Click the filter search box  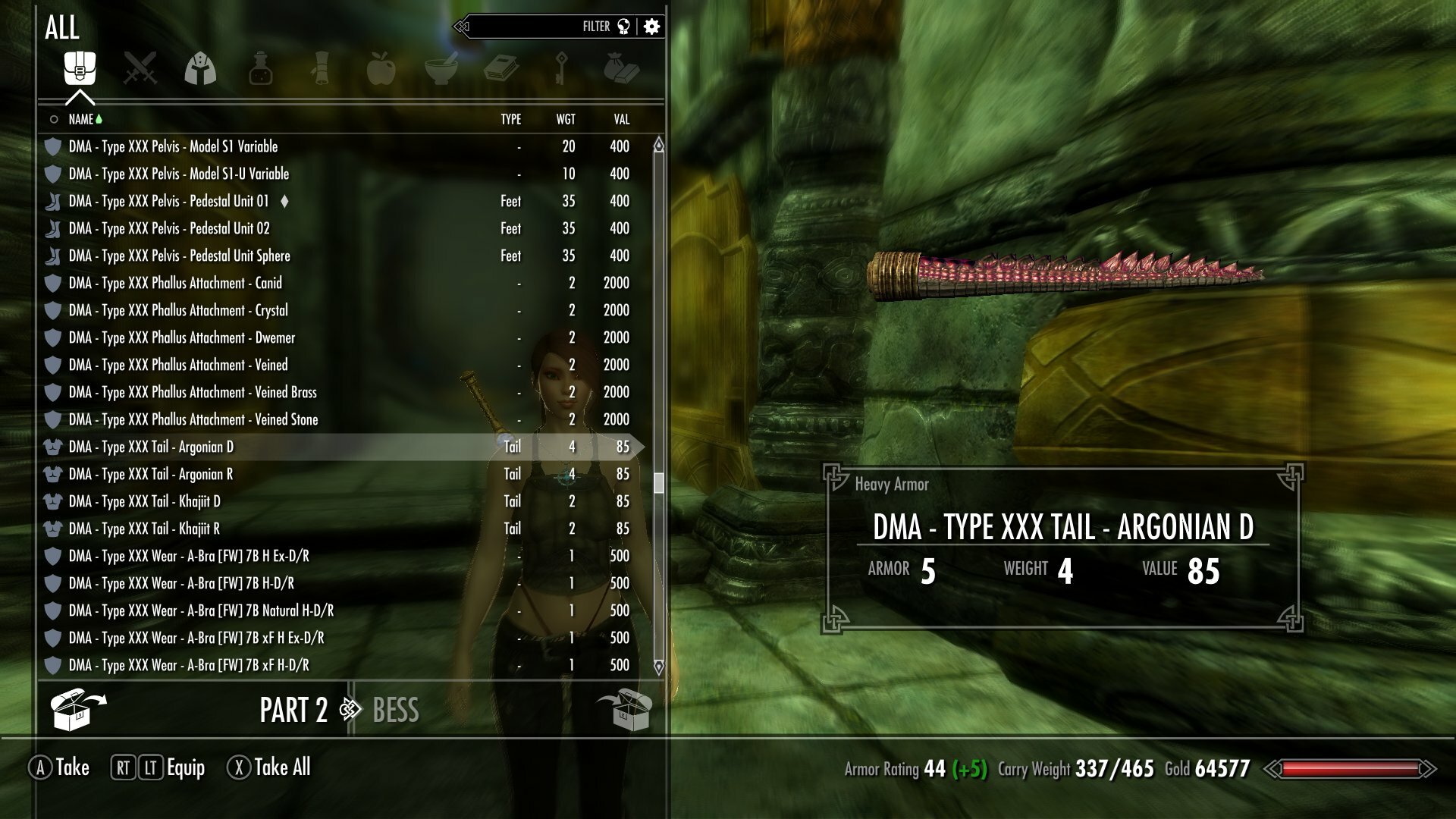pos(531,27)
